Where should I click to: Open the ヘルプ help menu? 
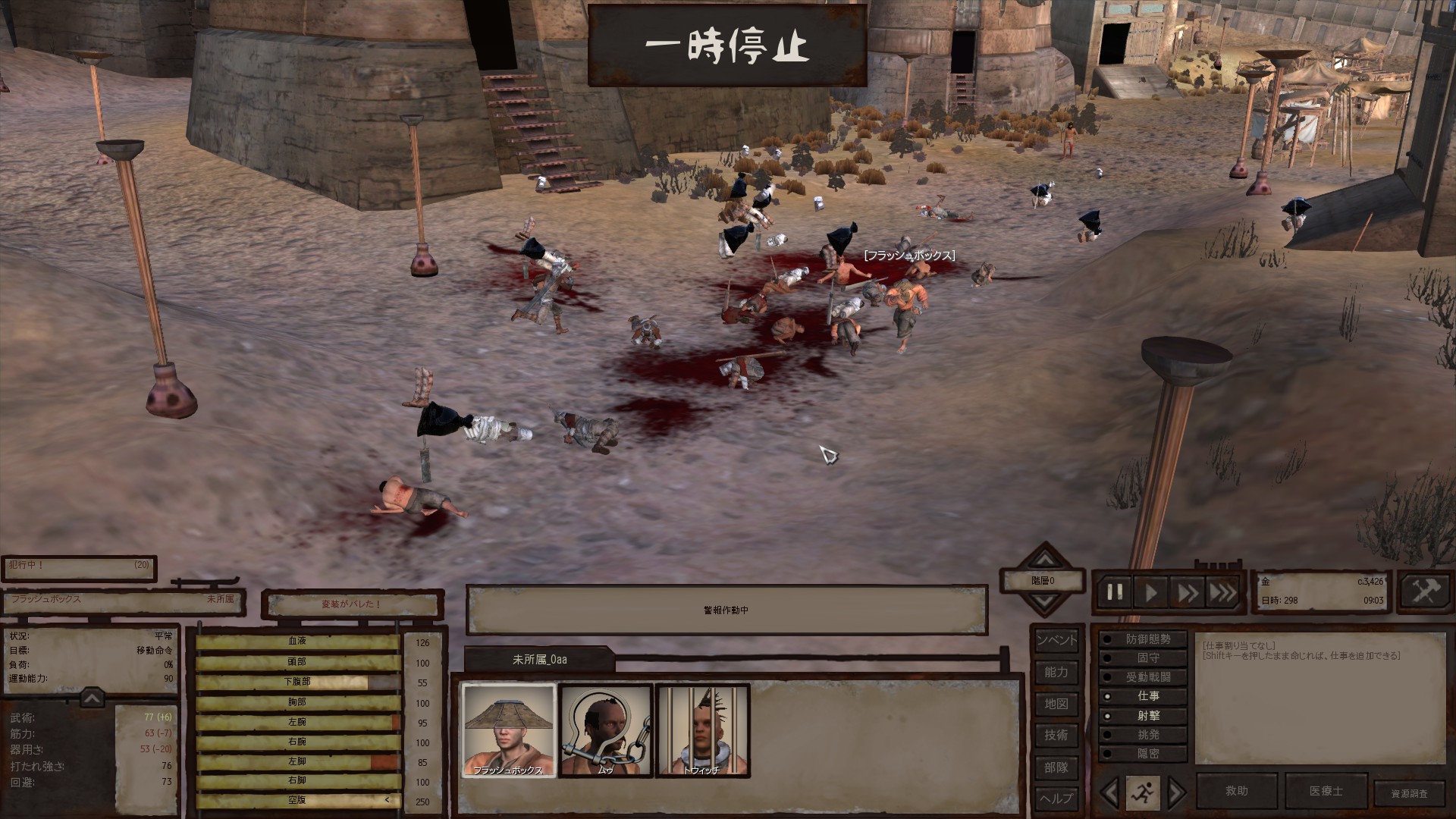[1056, 799]
